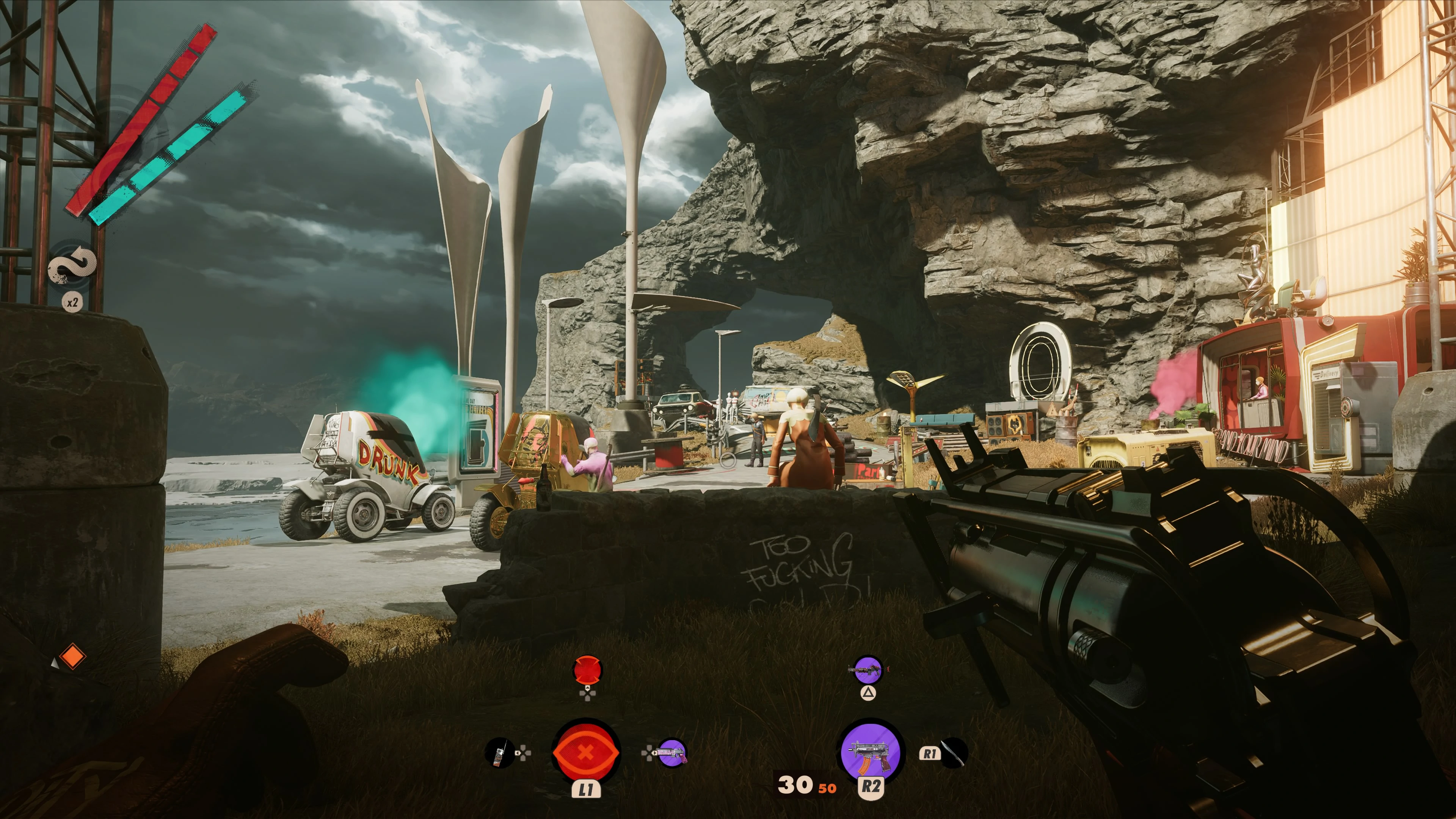This screenshot has height=819, width=1456.
Task: Select the machete melee icon
Action: coord(954,753)
